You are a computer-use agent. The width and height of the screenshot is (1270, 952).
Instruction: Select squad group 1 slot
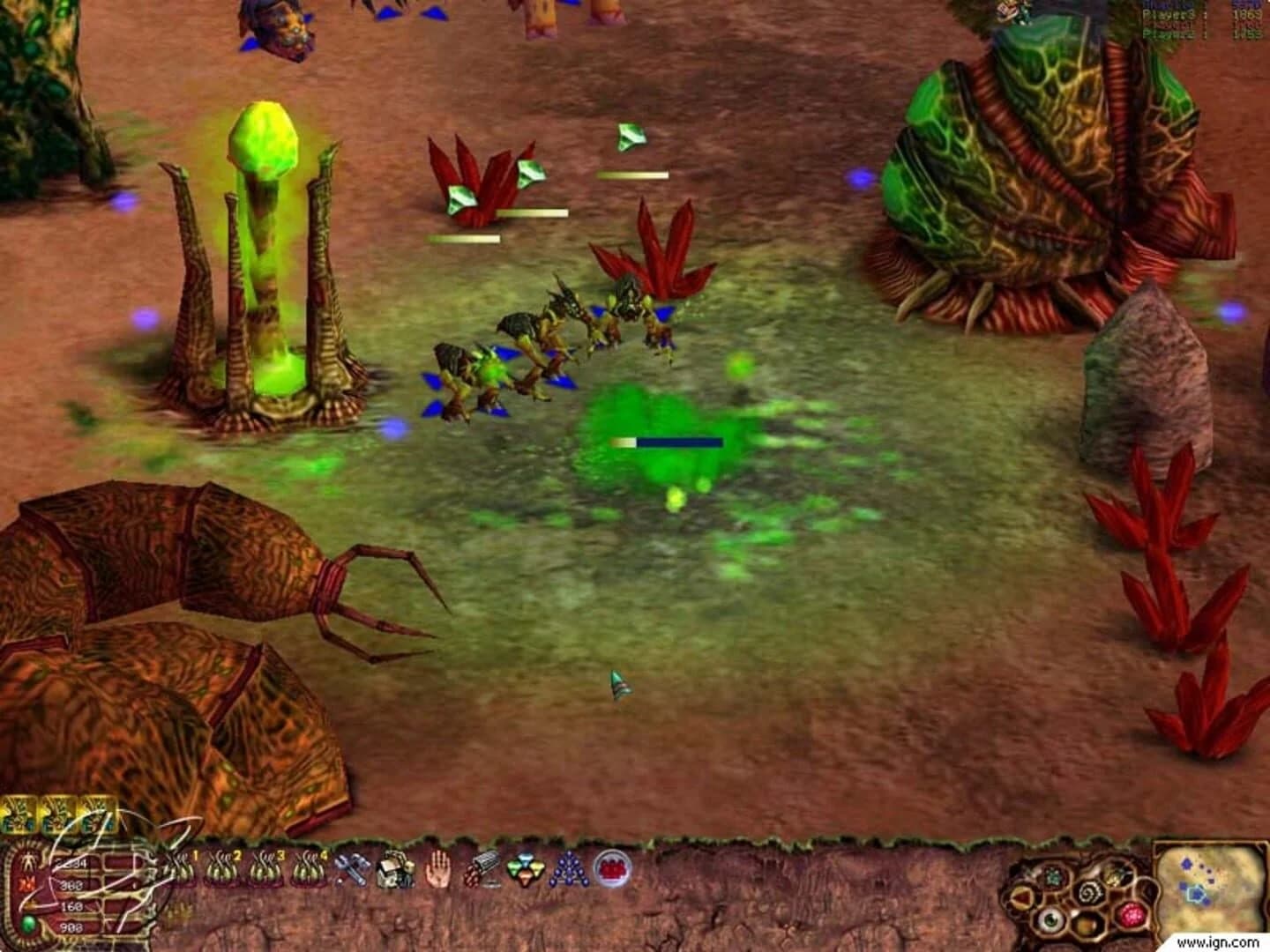coord(182,867)
